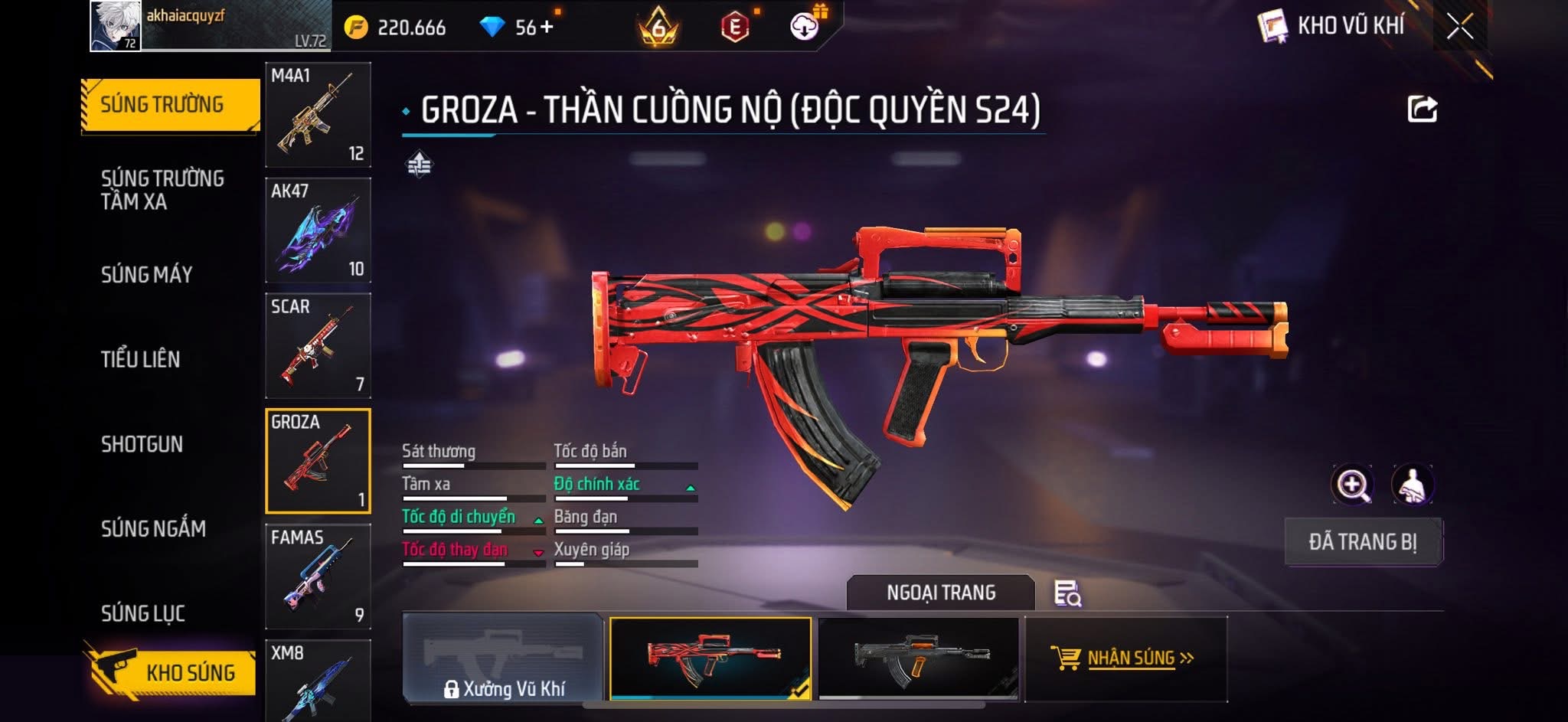Select the M4A1 weapon tile
Screen dimensions: 1568x722
tap(318, 115)
